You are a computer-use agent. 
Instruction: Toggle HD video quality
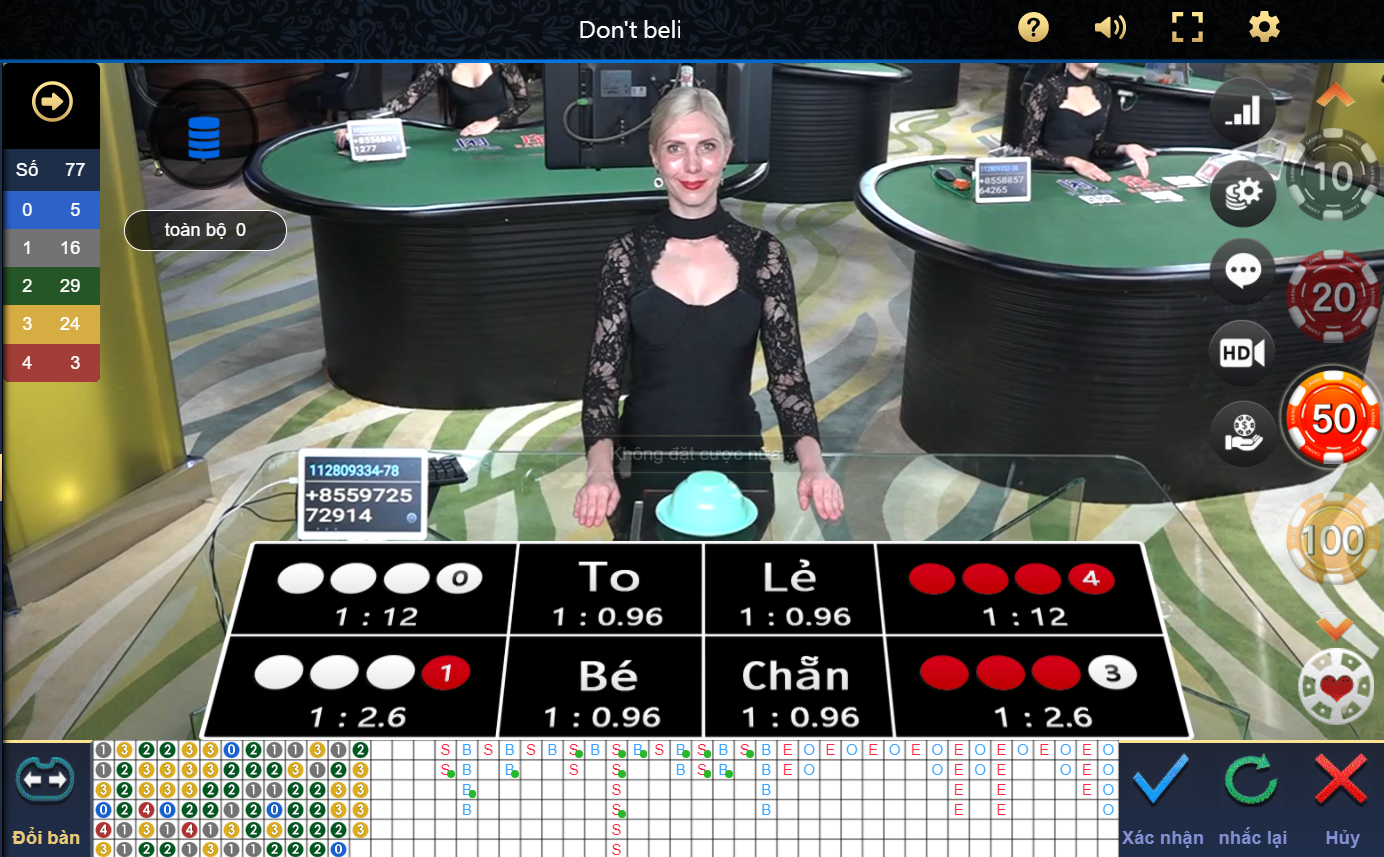pos(1243,352)
